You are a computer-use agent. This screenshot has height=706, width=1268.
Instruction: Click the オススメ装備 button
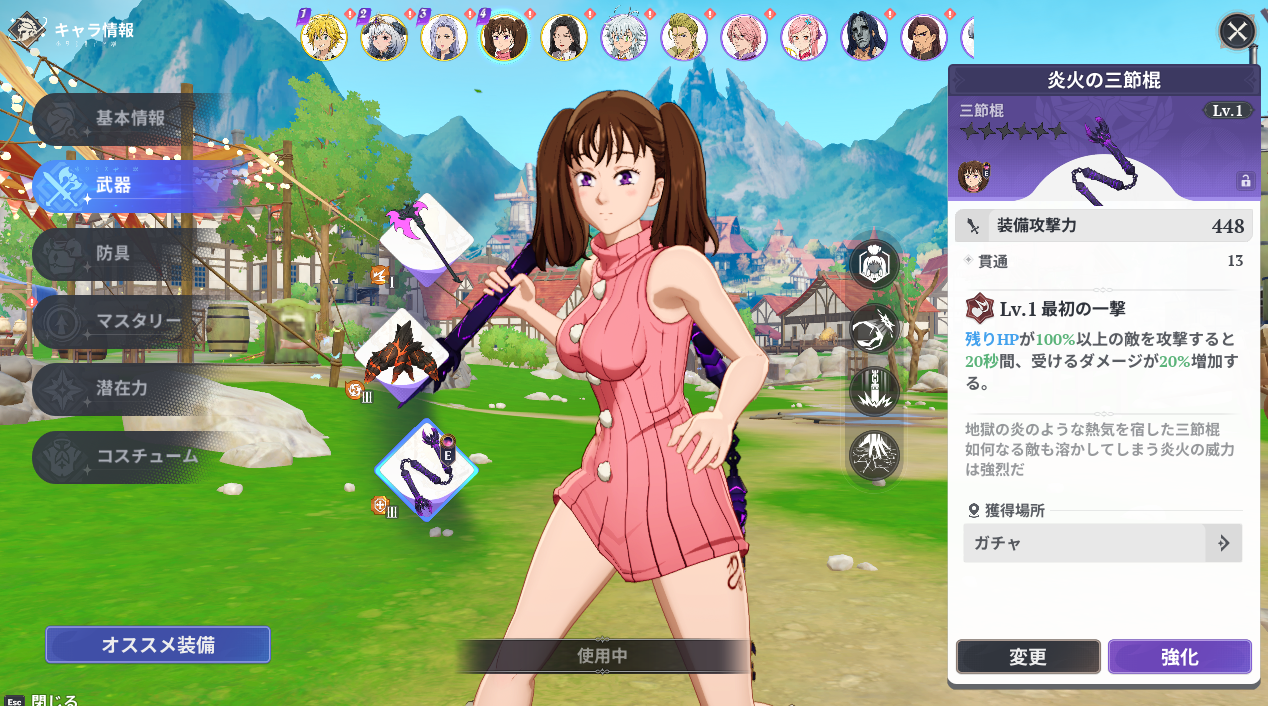tap(158, 645)
